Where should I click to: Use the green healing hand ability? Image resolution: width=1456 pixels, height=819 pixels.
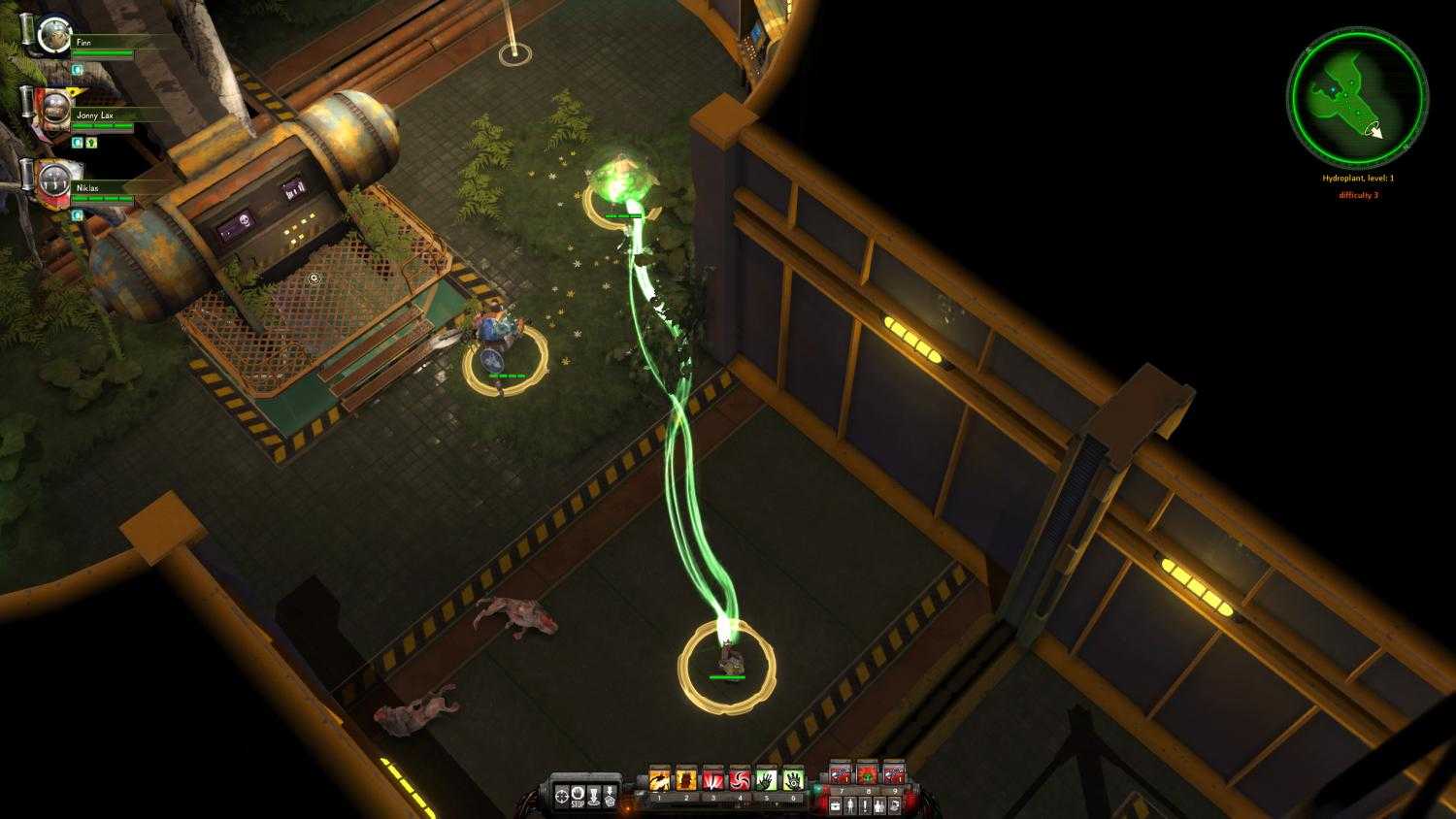[x=767, y=779]
